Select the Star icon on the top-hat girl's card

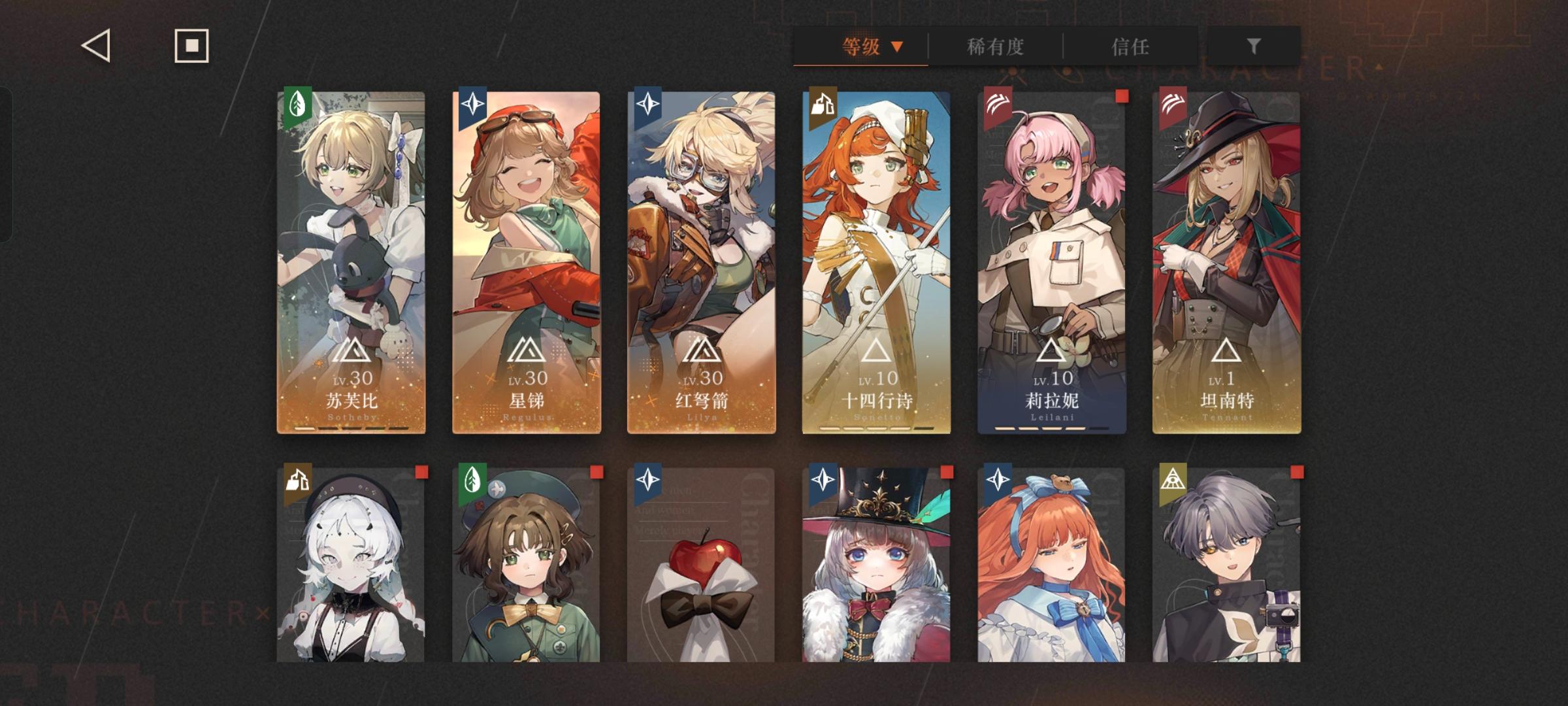coord(822,479)
